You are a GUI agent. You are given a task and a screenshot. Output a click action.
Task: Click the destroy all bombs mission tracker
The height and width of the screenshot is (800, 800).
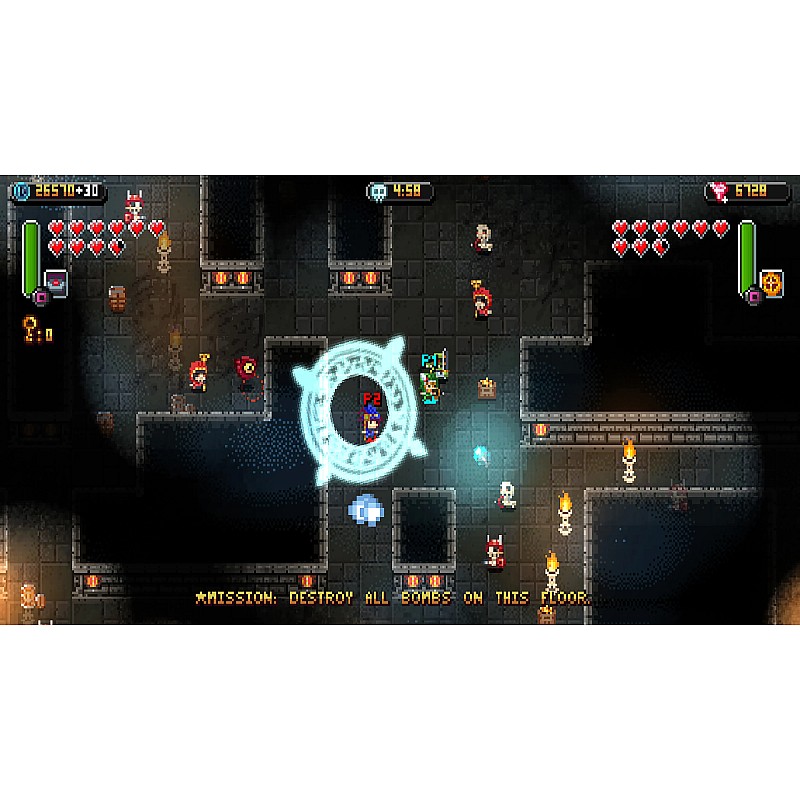coord(392,598)
